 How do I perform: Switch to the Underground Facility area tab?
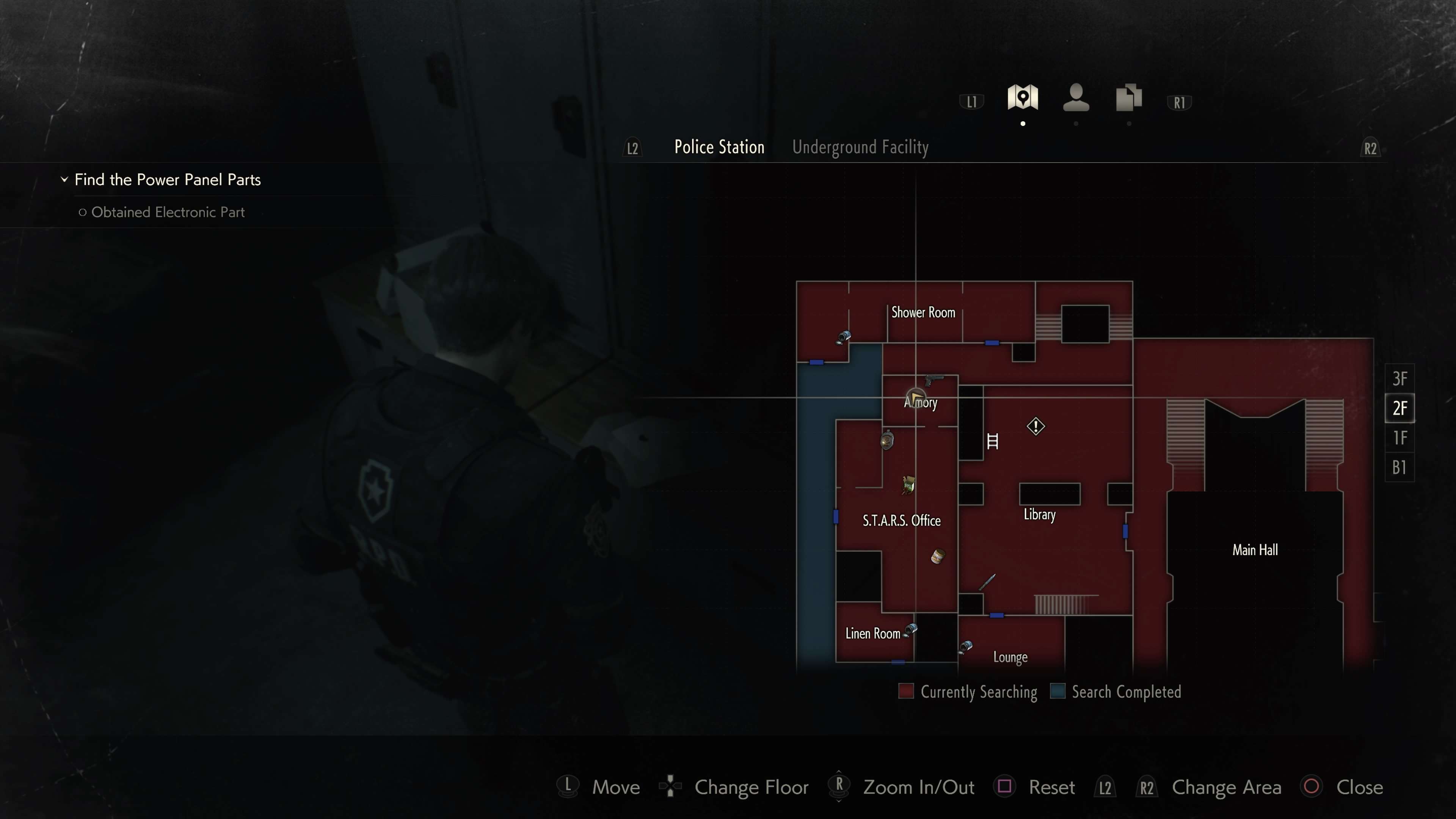[860, 147]
